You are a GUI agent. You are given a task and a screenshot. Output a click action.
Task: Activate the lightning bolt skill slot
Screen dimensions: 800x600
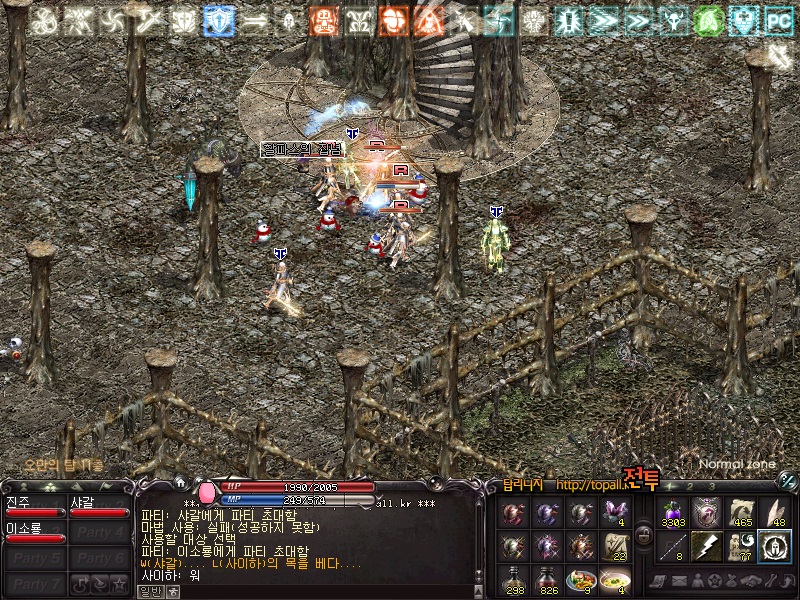click(x=706, y=546)
